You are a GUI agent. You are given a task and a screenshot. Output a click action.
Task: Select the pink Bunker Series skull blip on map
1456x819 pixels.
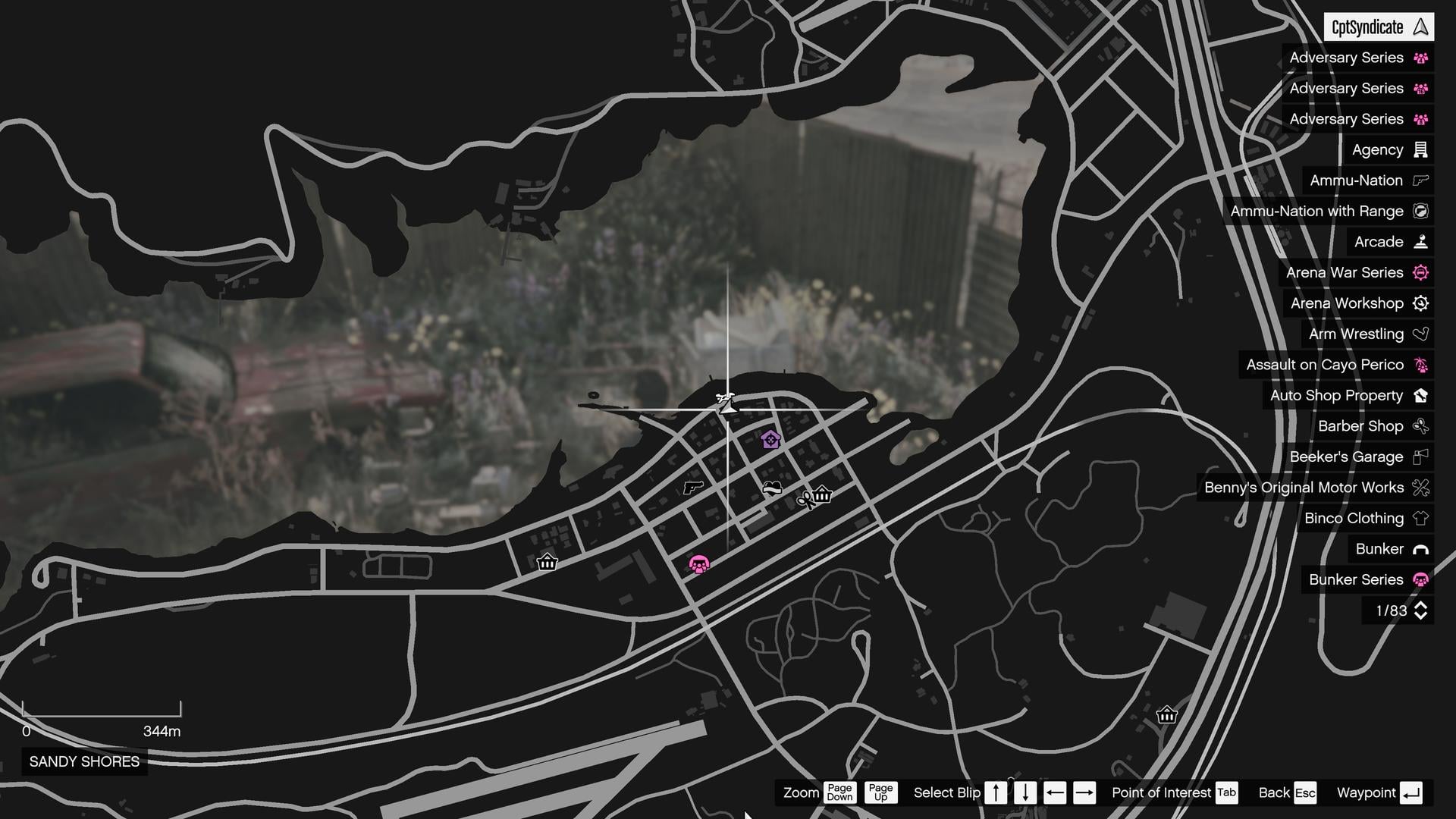tap(699, 563)
